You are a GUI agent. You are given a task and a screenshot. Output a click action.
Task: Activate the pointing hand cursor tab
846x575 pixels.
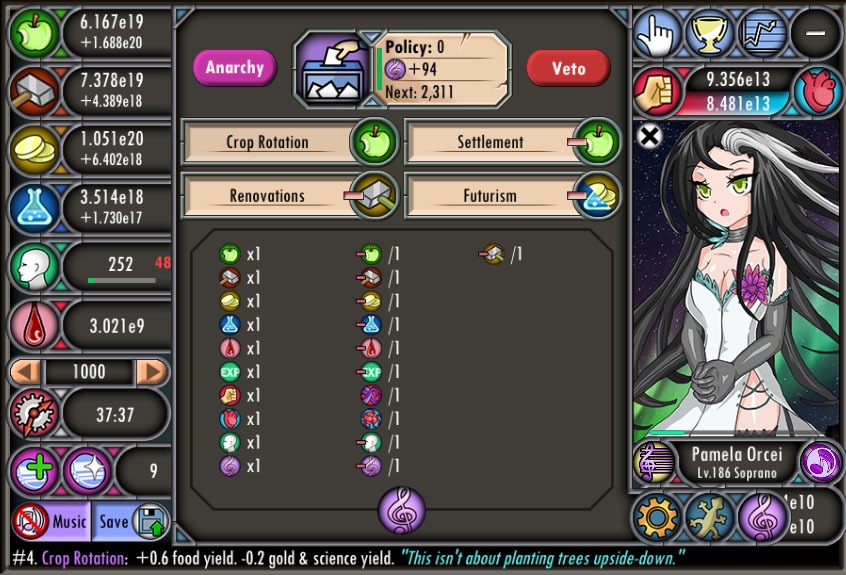click(x=658, y=33)
